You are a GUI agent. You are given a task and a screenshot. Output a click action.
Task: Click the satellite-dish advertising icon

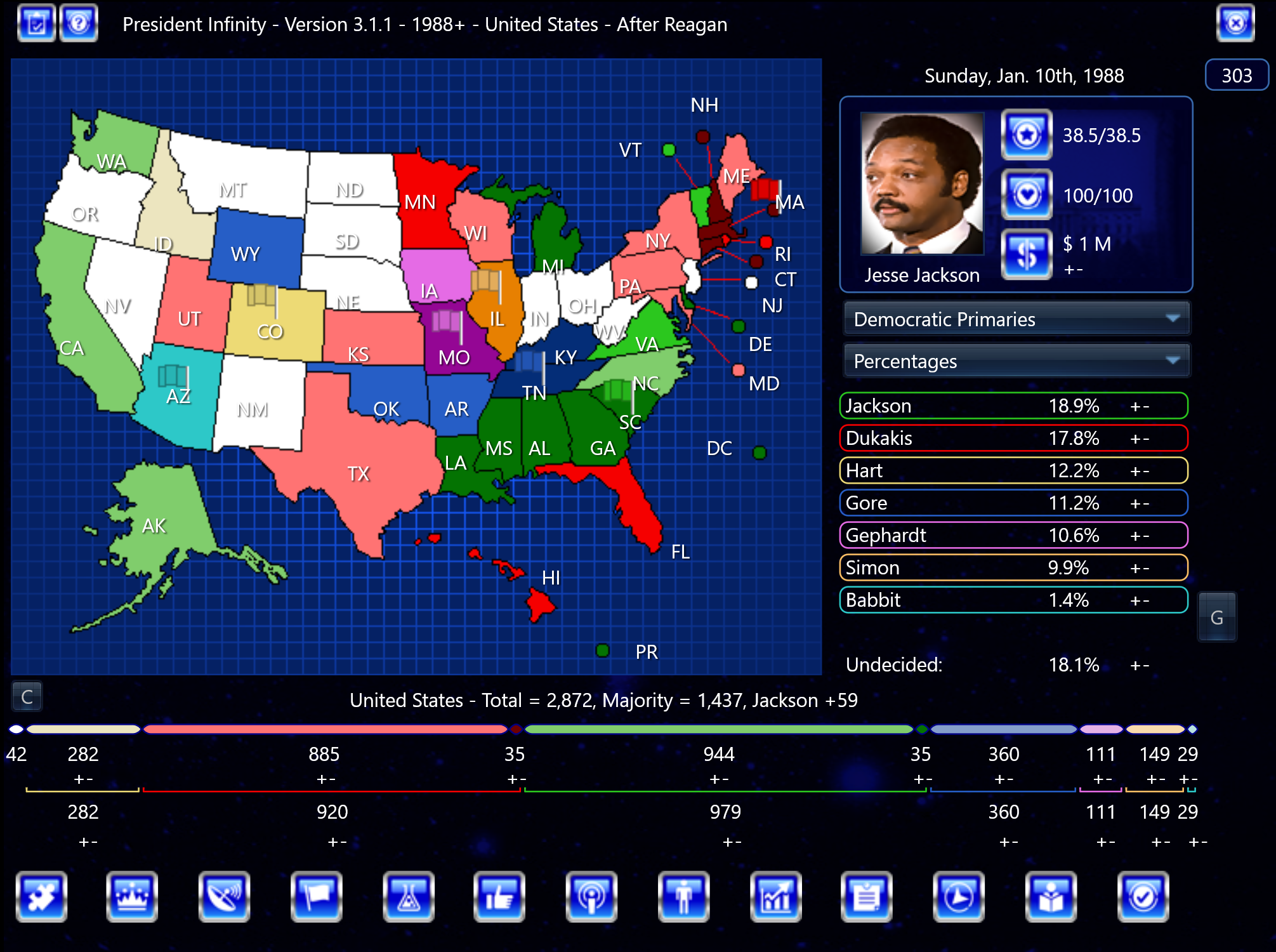click(223, 897)
